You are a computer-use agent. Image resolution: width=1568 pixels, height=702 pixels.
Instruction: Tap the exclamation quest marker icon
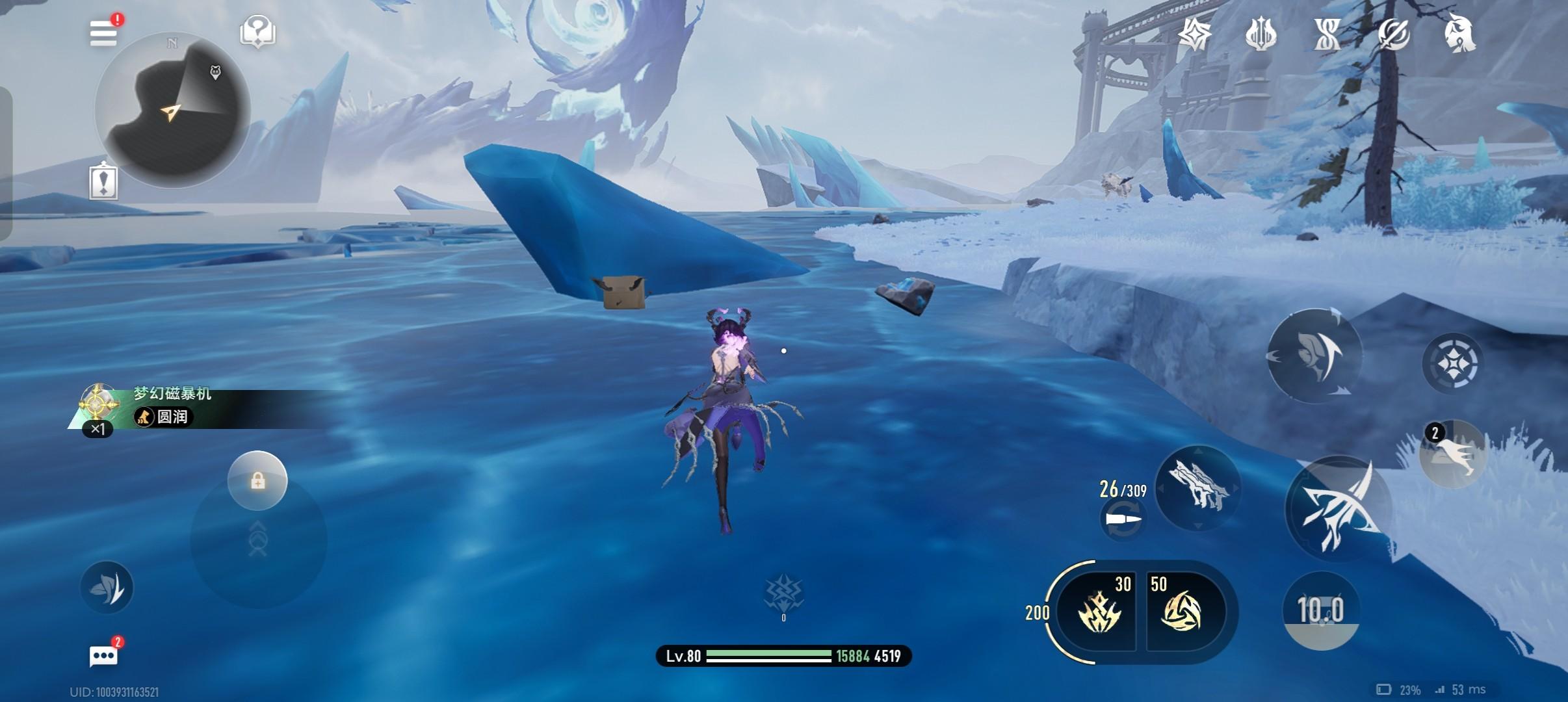point(103,180)
